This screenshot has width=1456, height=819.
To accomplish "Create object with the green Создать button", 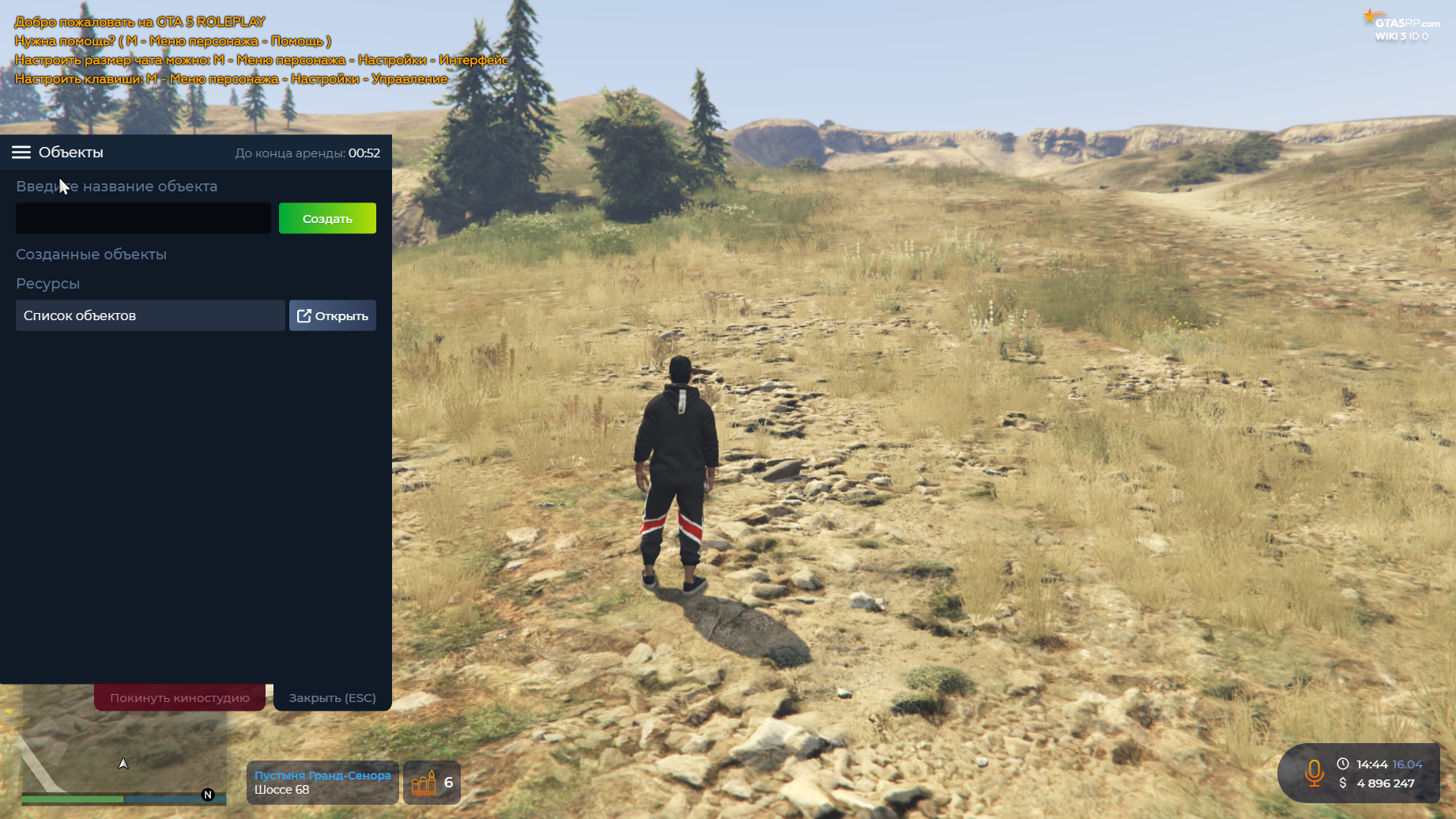I will (x=327, y=218).
